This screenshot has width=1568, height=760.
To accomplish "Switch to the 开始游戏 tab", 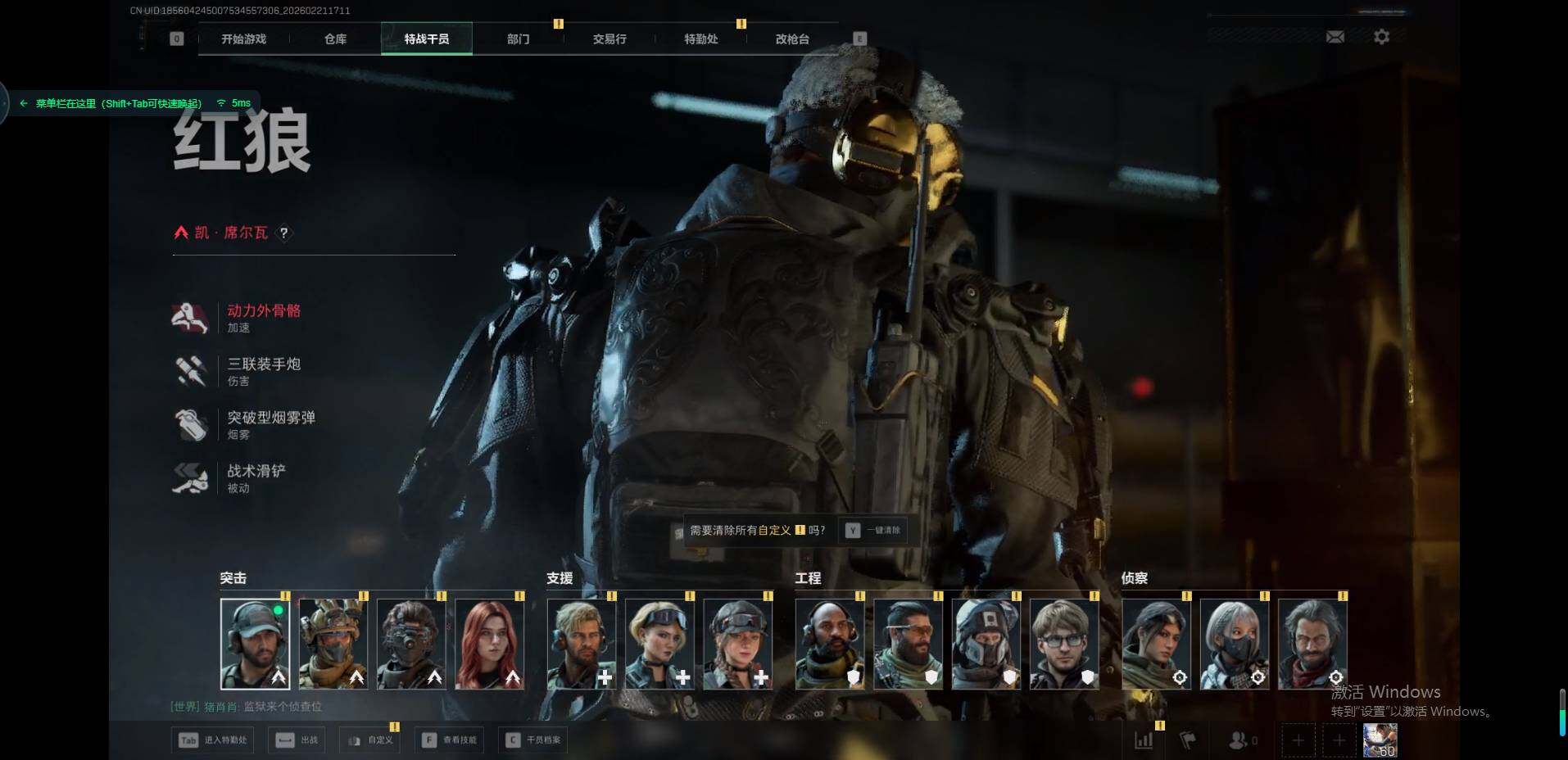I will [x=243, y=39].
